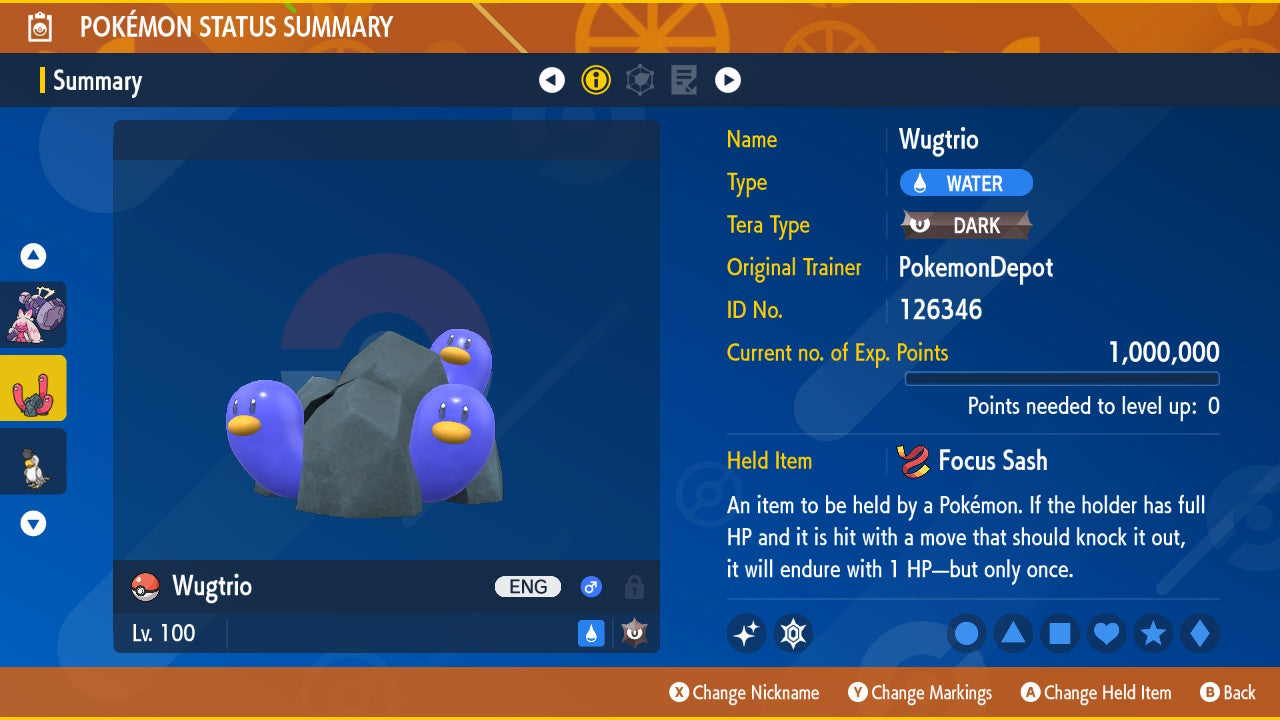Choose Change Held Item
Screen dimensions: 1280x720
pos(1096,693)
